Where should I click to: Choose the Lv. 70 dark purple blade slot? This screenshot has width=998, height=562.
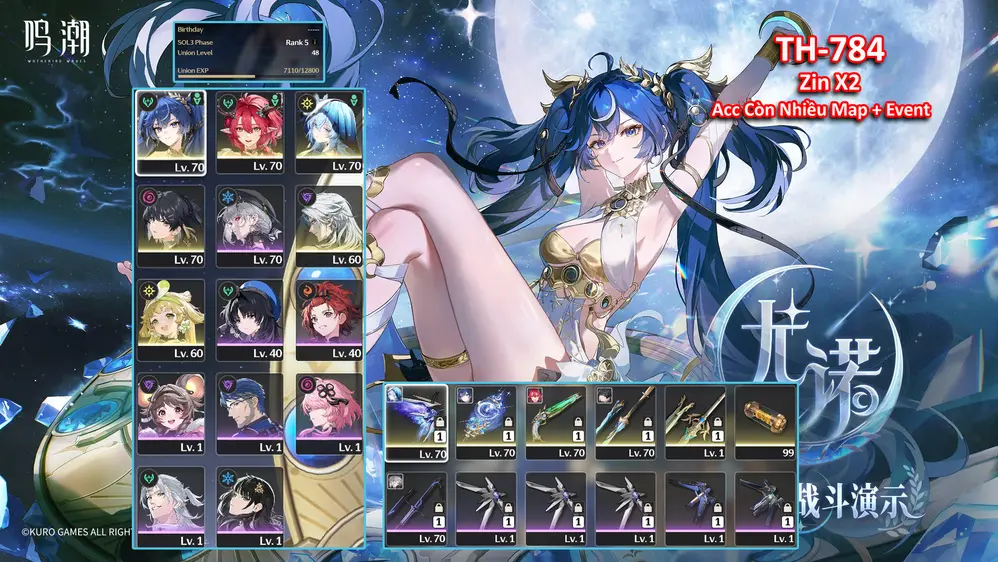[416, 506]
